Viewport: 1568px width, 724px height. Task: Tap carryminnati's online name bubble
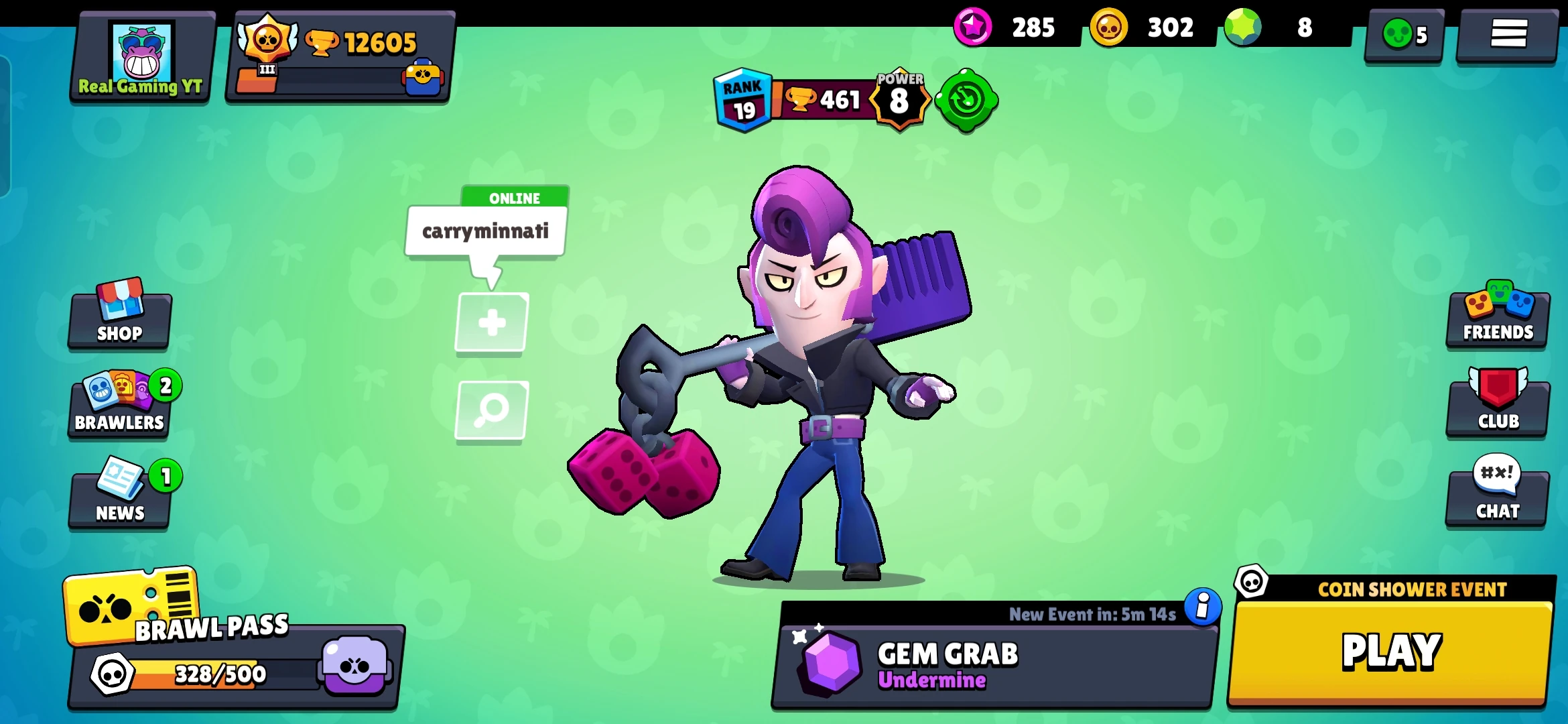(x=484, y=231)
